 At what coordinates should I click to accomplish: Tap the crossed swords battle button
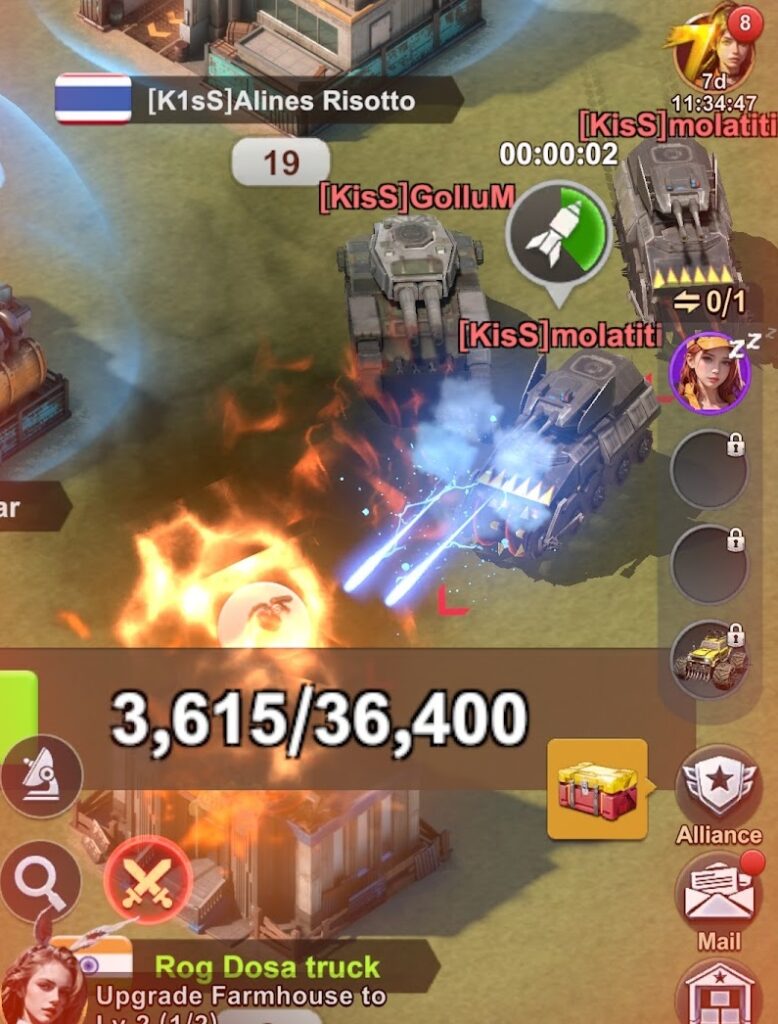148,879
